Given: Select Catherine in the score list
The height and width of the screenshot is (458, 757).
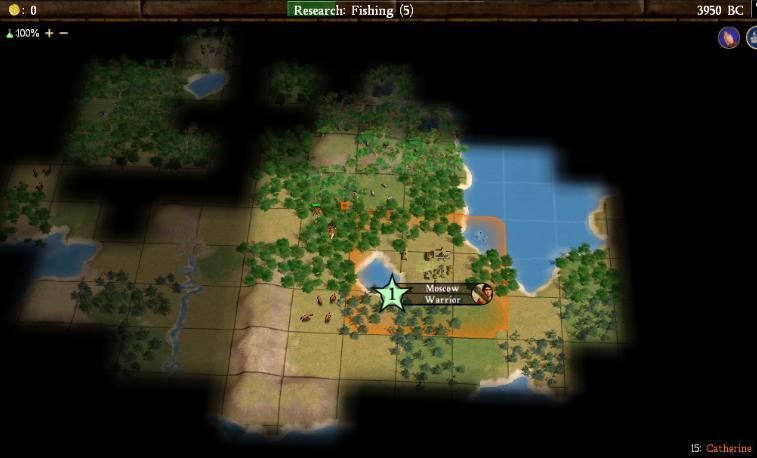Looking at the screenshot, I should (x=728, y=448).
